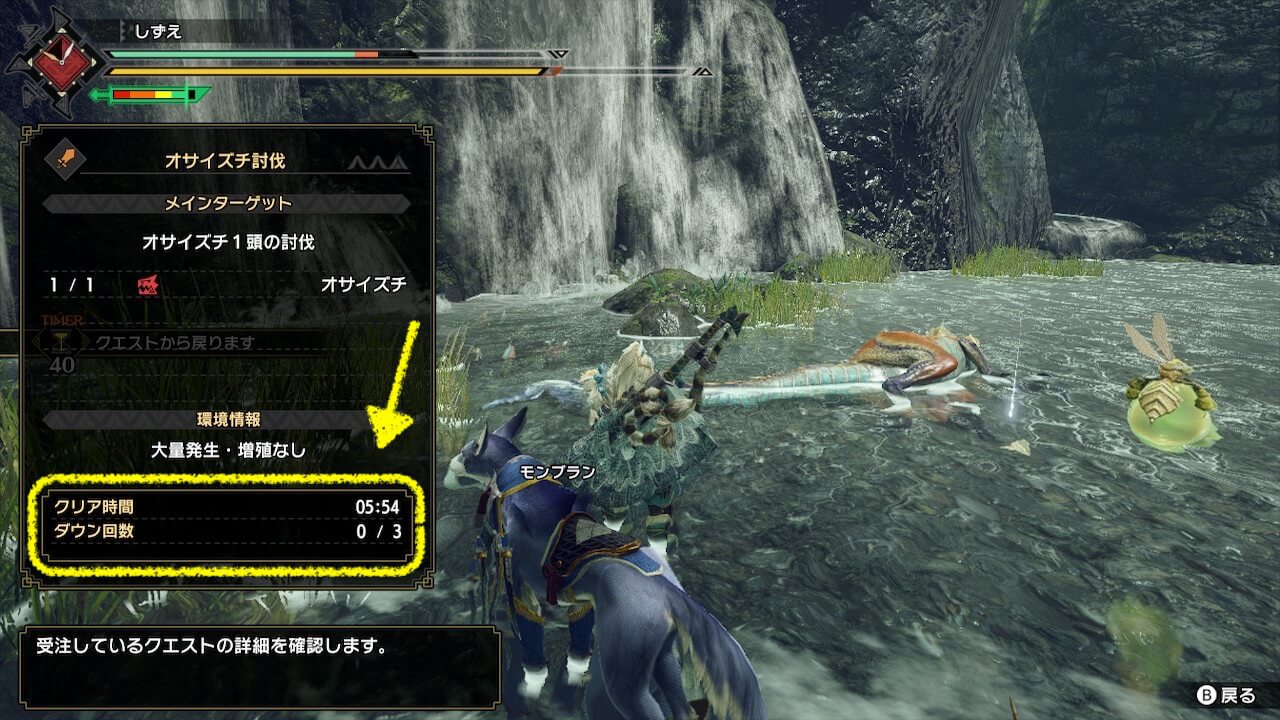
Task: Choose the 環境情報 section header
Action: [226, 419]
